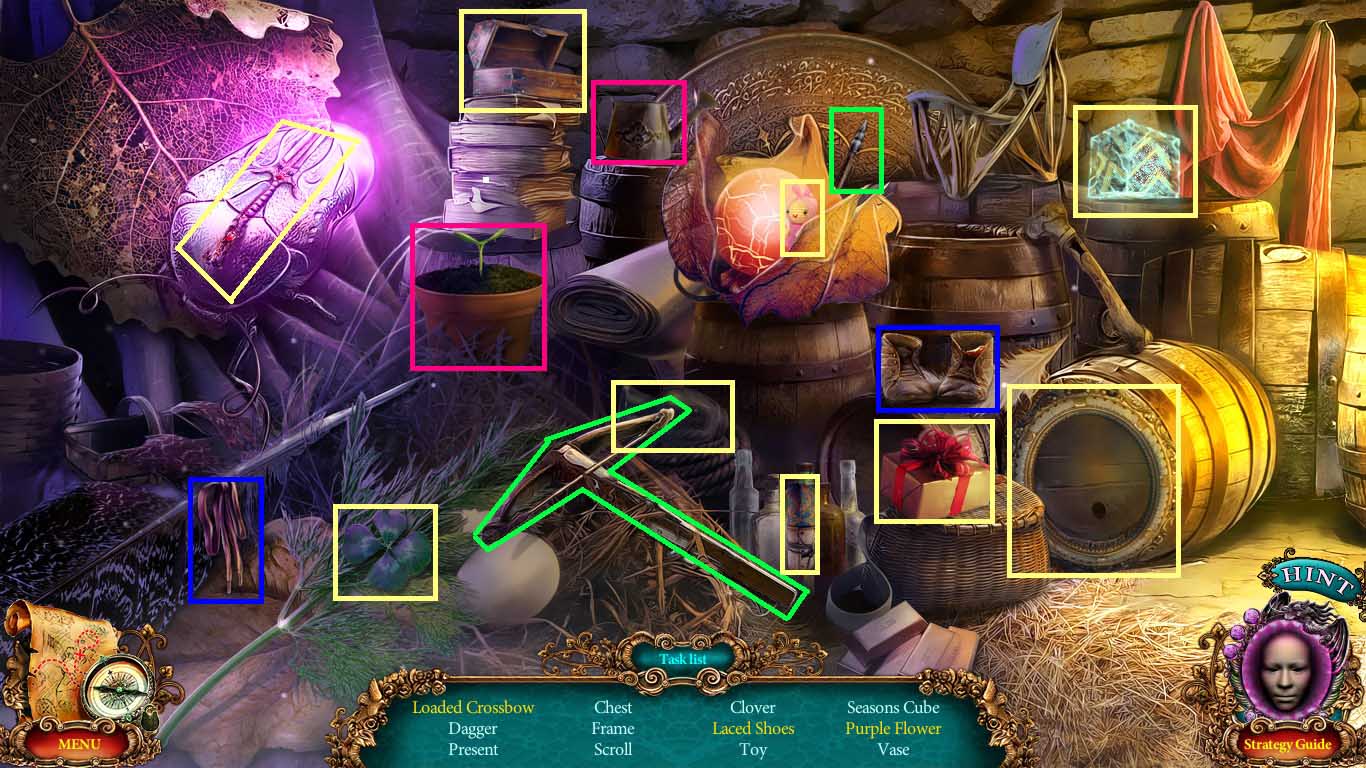Click the syringe outlined in green
Screen dimensions: 1366x768
(856, 150)
